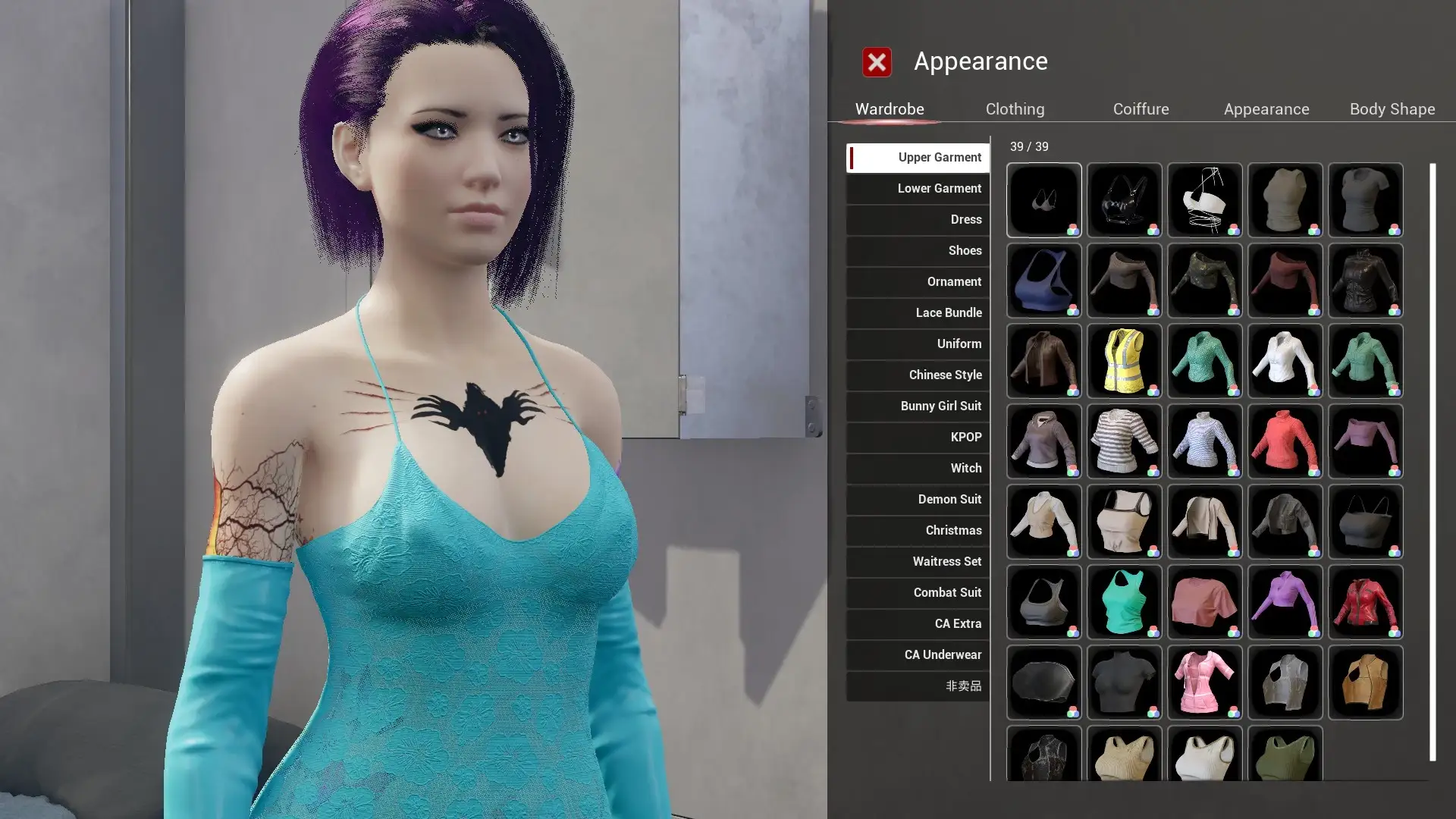This screenshot has width=1456, height=819.
Task: Equip the pink dress top
Action: click(1204, 682)
